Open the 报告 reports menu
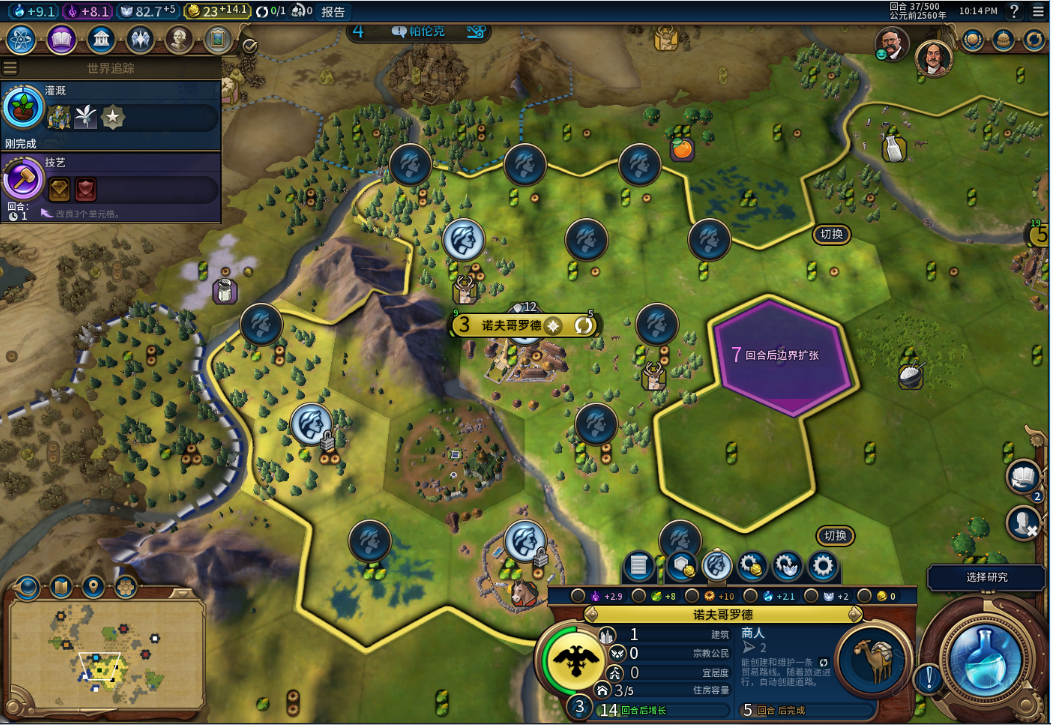Image resolution: width=1051 pixels, height=725 pixels. 334,12
